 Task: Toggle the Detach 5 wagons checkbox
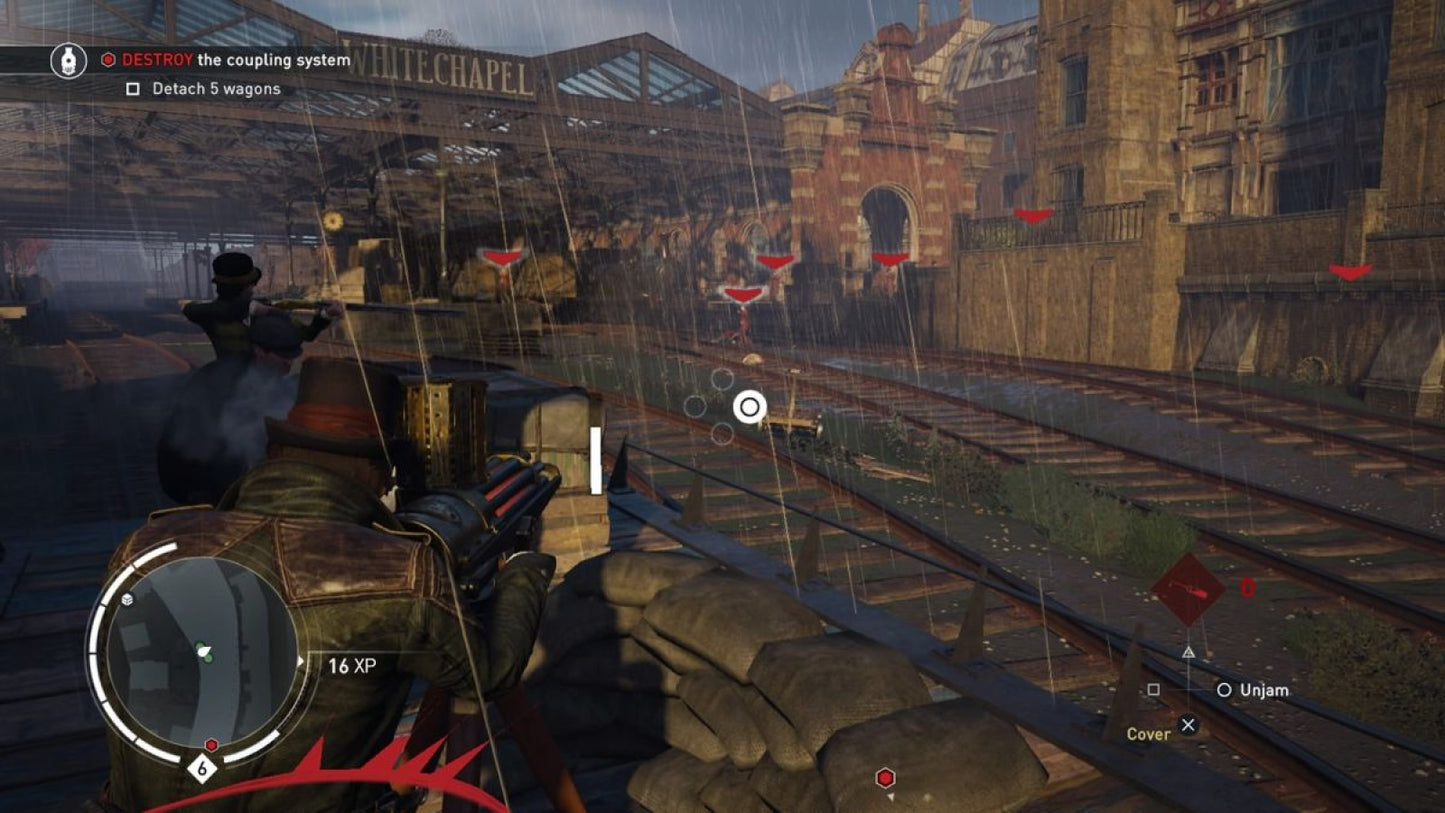pyautogui.click(x=132, y=89)
